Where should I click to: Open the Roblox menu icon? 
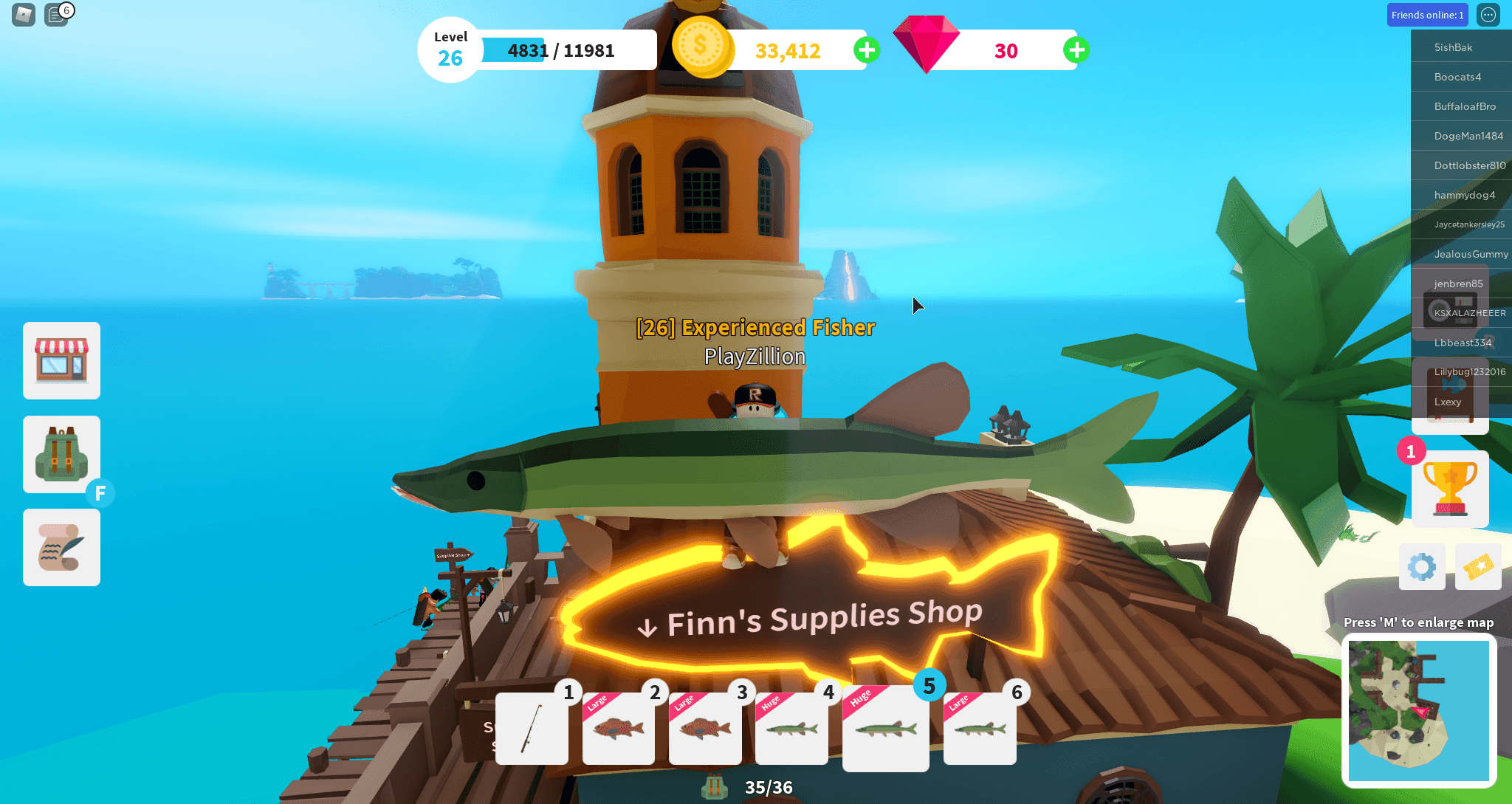[22, 14]
